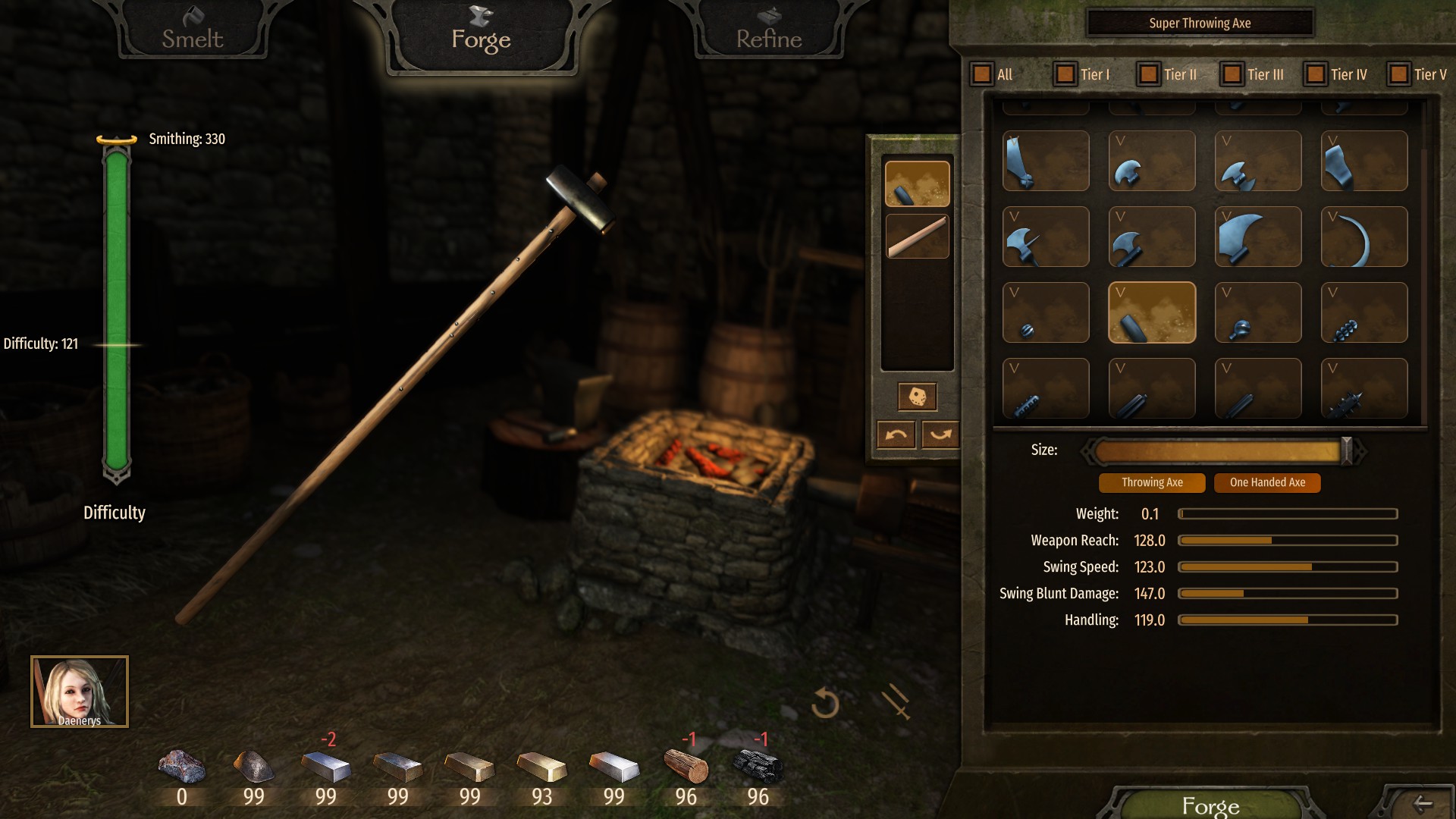The image size is (1456, 819).
Task: Select the wooden handle piece slot
Action: pyautogui.click(x=917, y=237)
